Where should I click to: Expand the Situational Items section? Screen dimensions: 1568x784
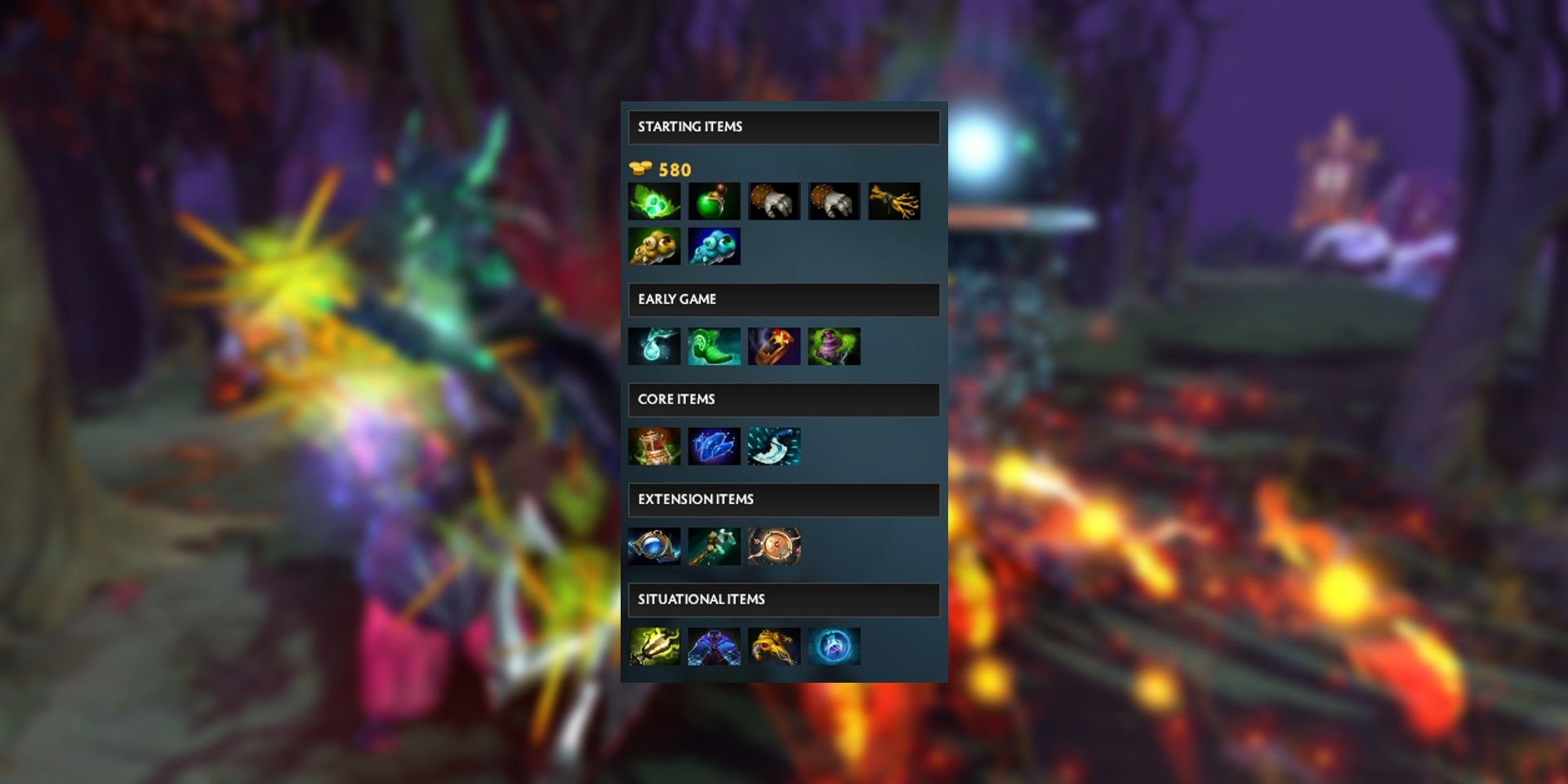point(784,599)
